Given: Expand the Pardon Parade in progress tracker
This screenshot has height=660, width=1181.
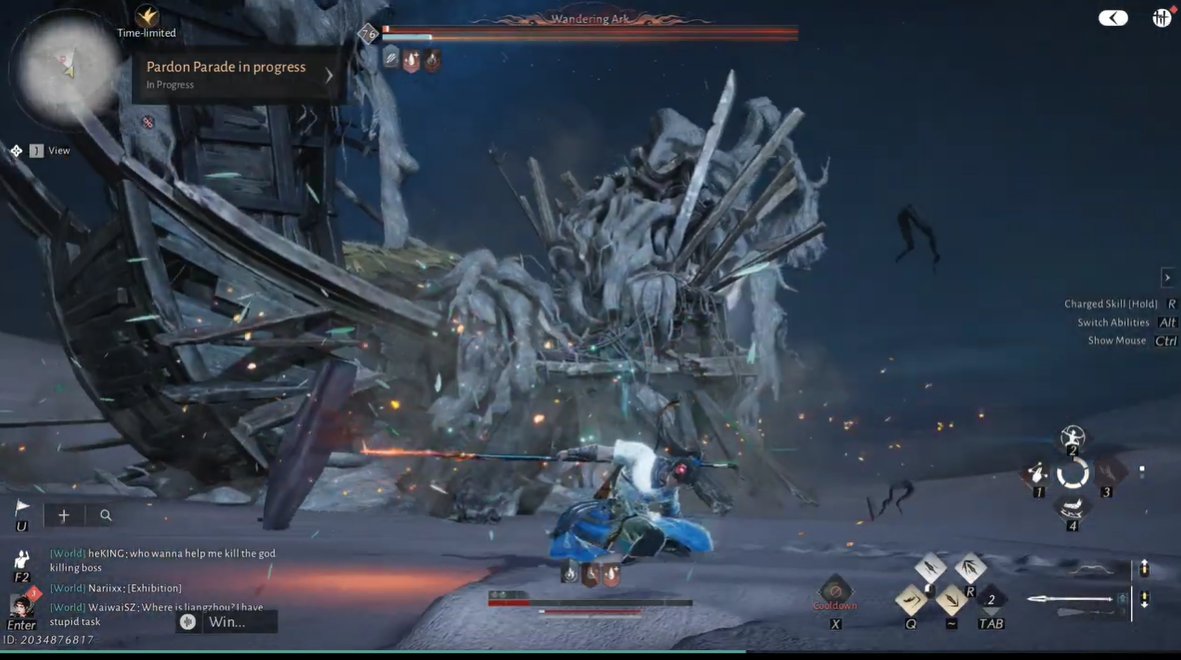Looking at the screenshot, I should click(x=329, y=75).
